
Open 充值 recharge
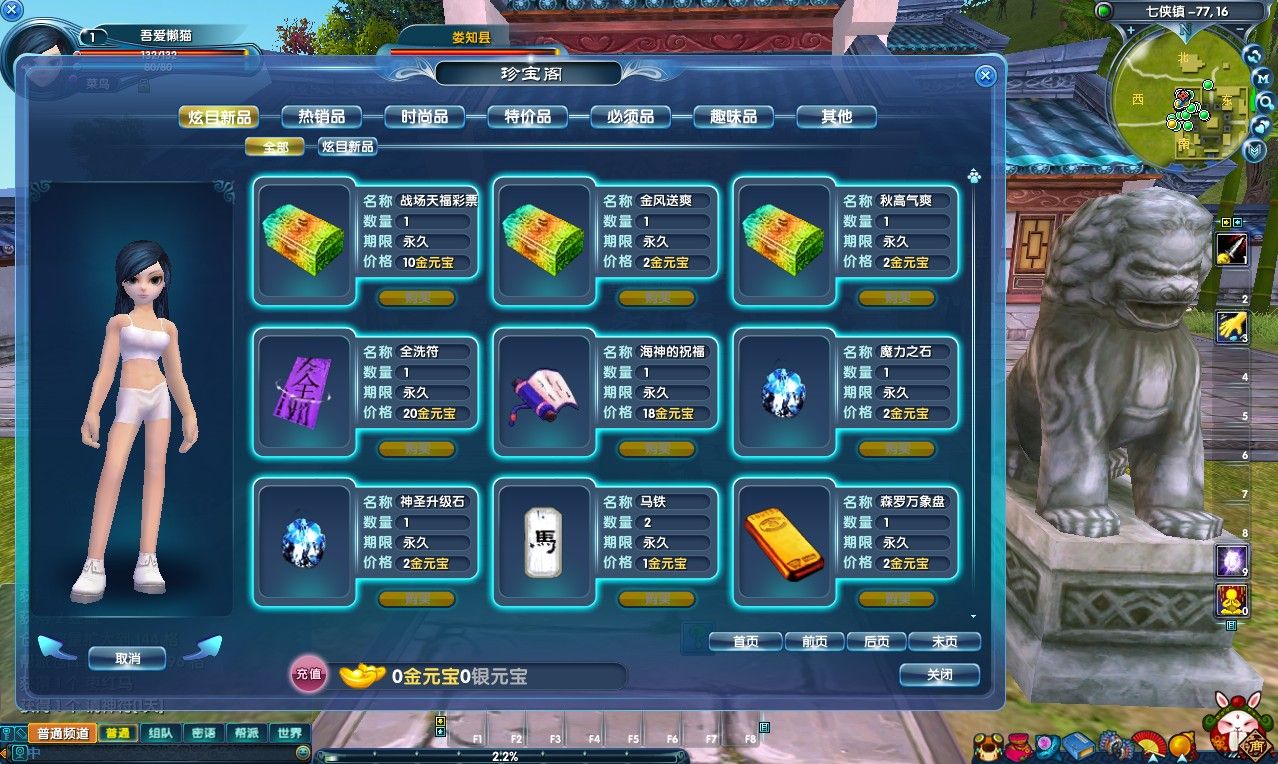click(308, 675)
